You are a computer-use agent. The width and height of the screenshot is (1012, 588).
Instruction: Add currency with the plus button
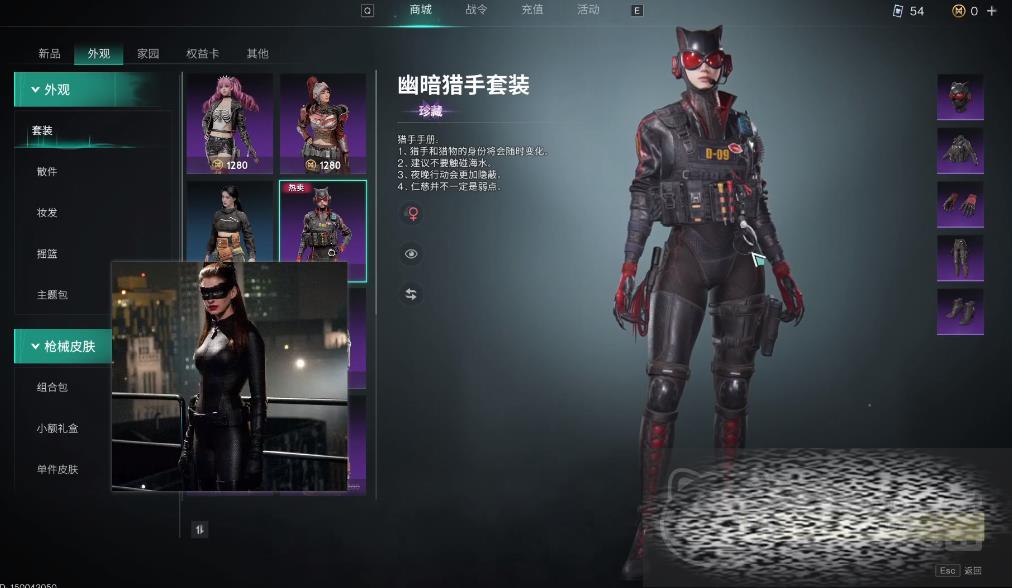[992, 11]
